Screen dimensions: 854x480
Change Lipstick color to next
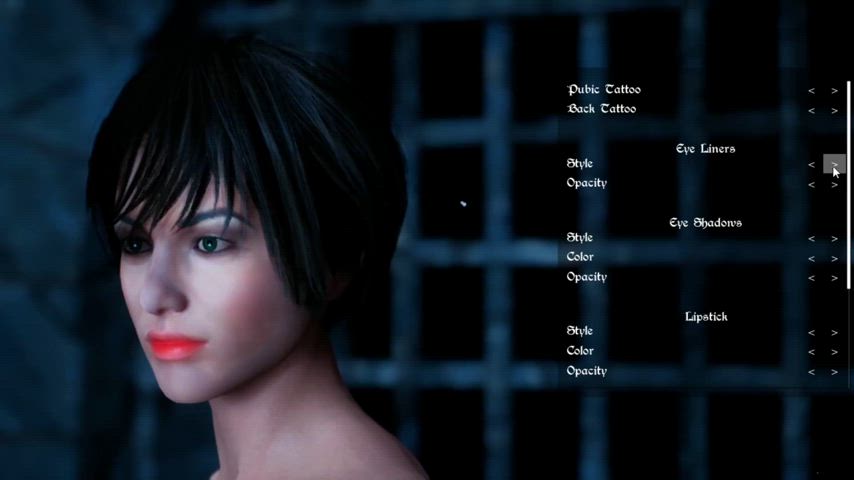[x=835, y=353]
